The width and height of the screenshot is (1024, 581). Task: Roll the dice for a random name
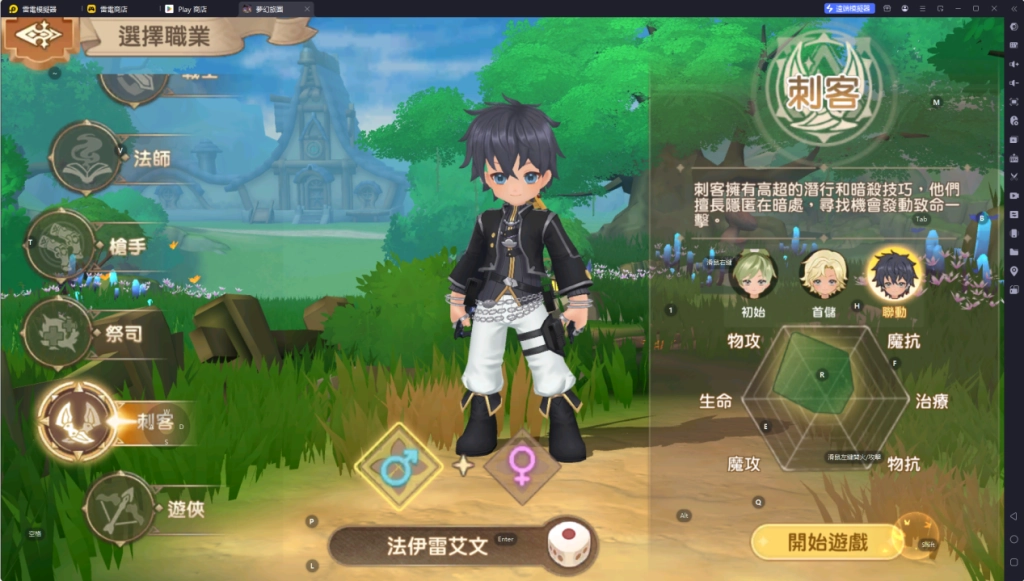[x=566, y=546]
